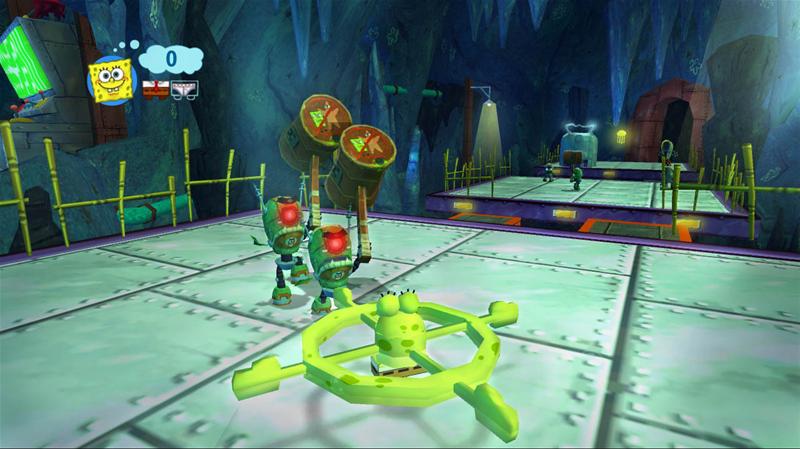Click the SpongeBob character portrait
This screenshot has width=800, height=449.
tap(111, 78)
